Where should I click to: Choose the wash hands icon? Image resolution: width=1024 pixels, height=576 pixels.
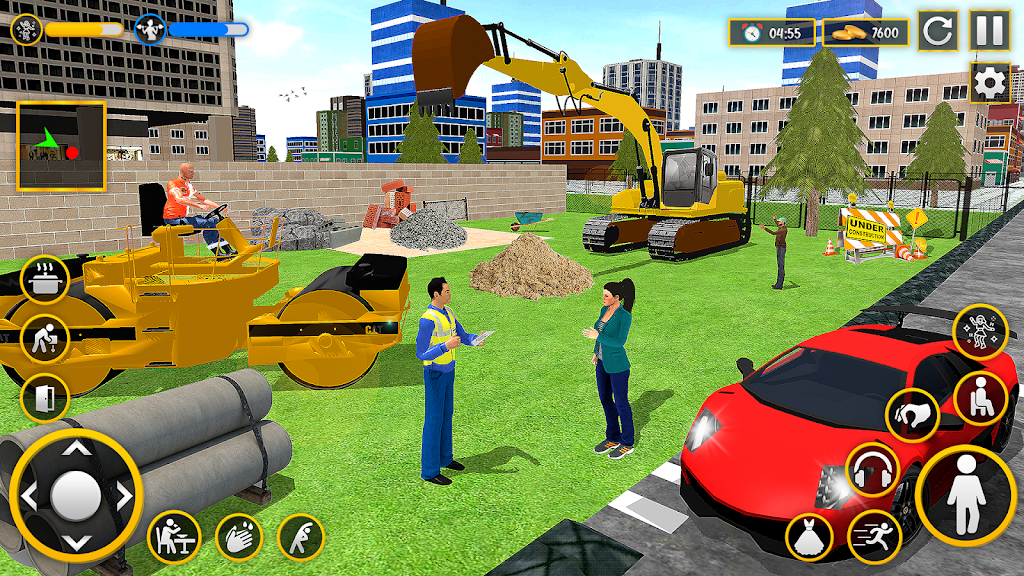(238, 537)
